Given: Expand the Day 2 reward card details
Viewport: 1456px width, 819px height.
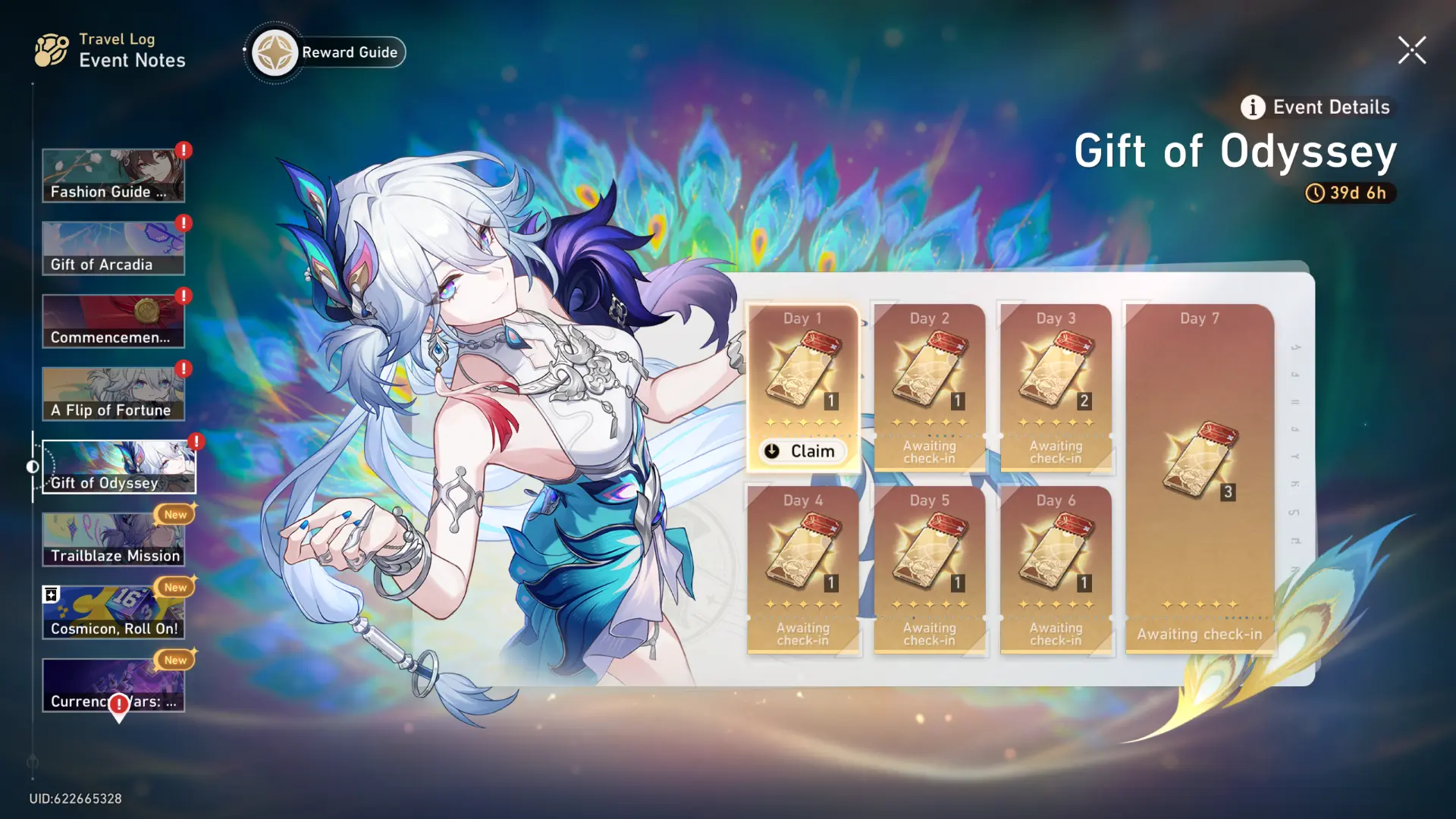Looking at the screenshot, I should (x=930, y=387).
